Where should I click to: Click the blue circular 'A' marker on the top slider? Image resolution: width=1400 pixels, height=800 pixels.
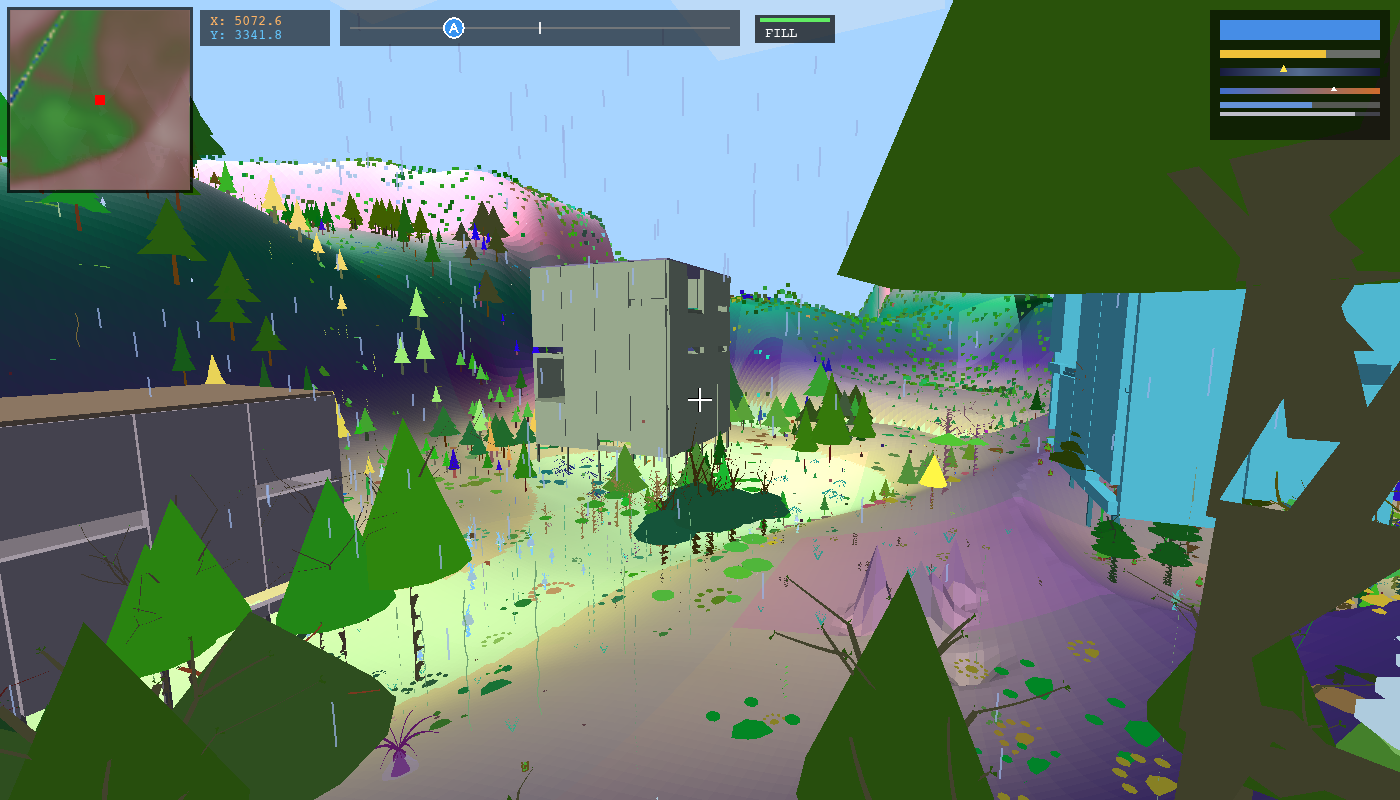[453, 26]
